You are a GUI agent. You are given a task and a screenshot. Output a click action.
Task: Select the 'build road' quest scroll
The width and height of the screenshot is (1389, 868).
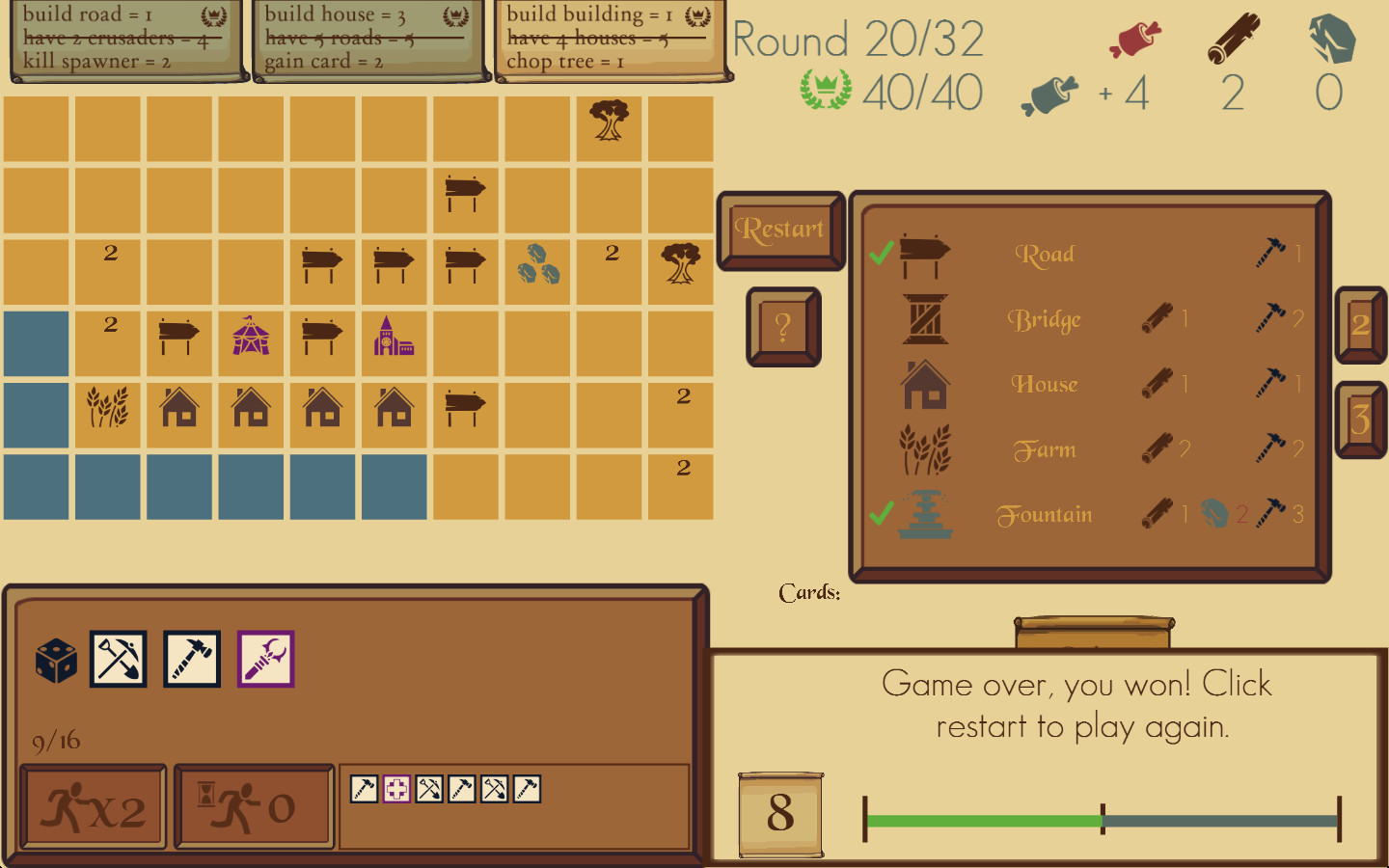click(x=125, y=39)
